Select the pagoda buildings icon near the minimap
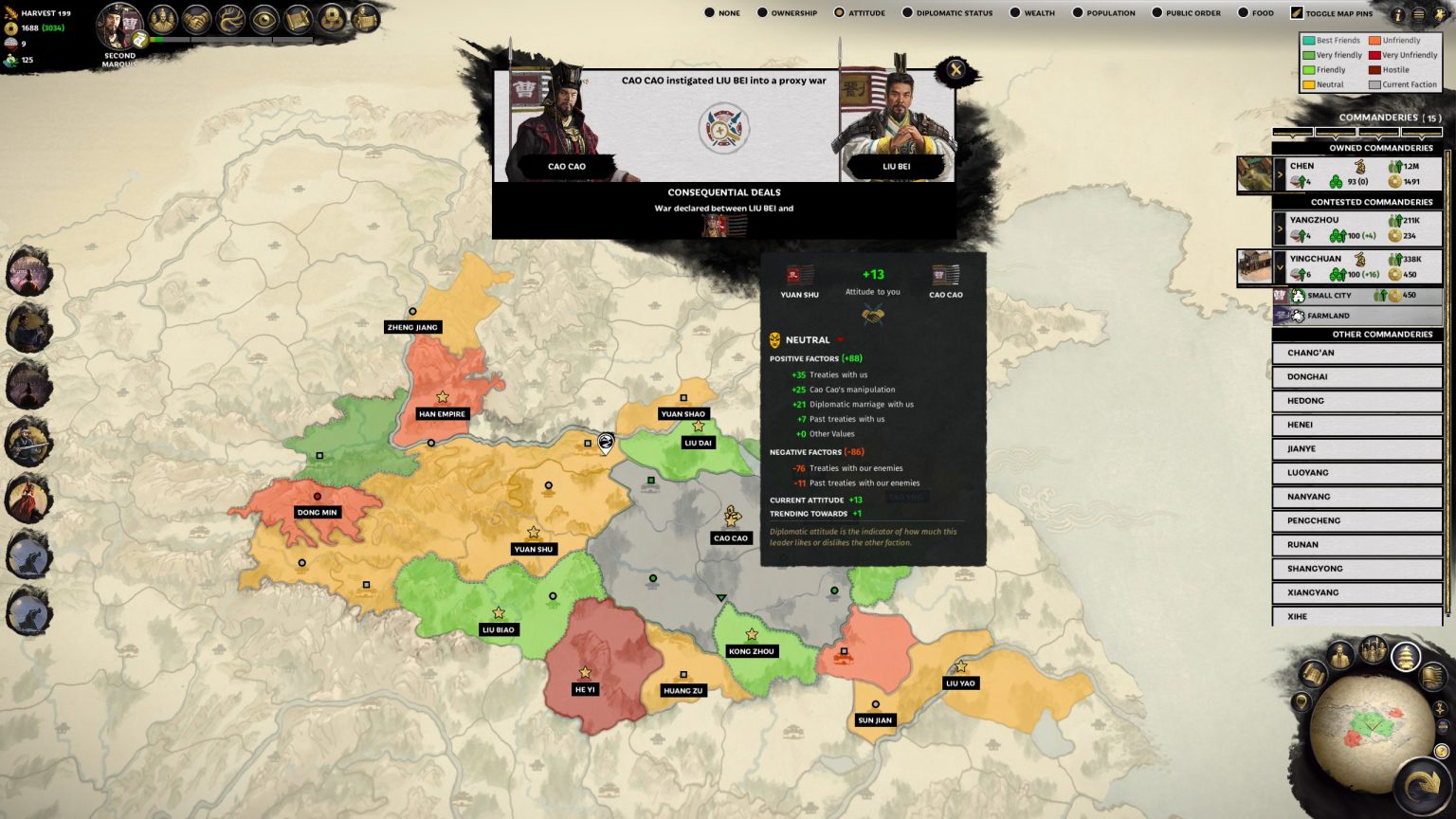 coord(1405,656)
